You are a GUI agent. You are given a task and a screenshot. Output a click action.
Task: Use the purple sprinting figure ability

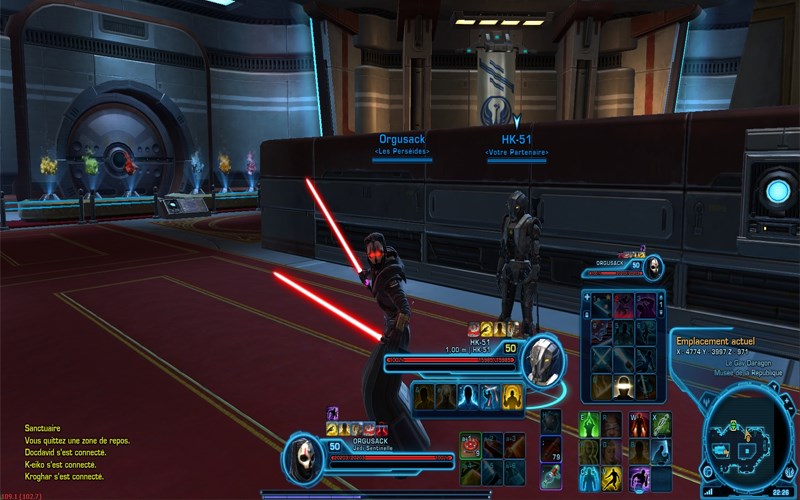639,479
